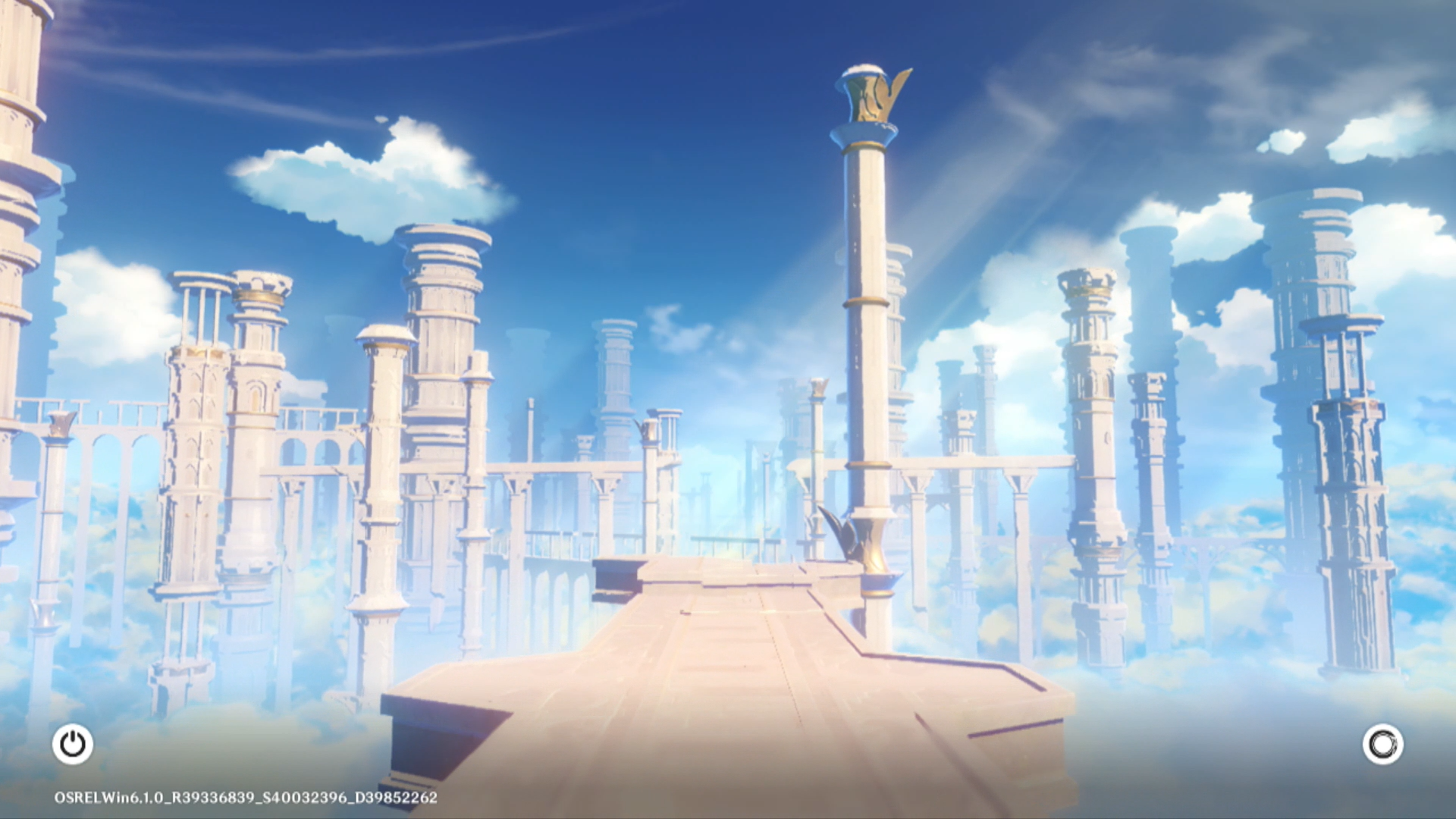Open the circular arrow repair button
The image size is (1456, 819).
click(1382, 744)
